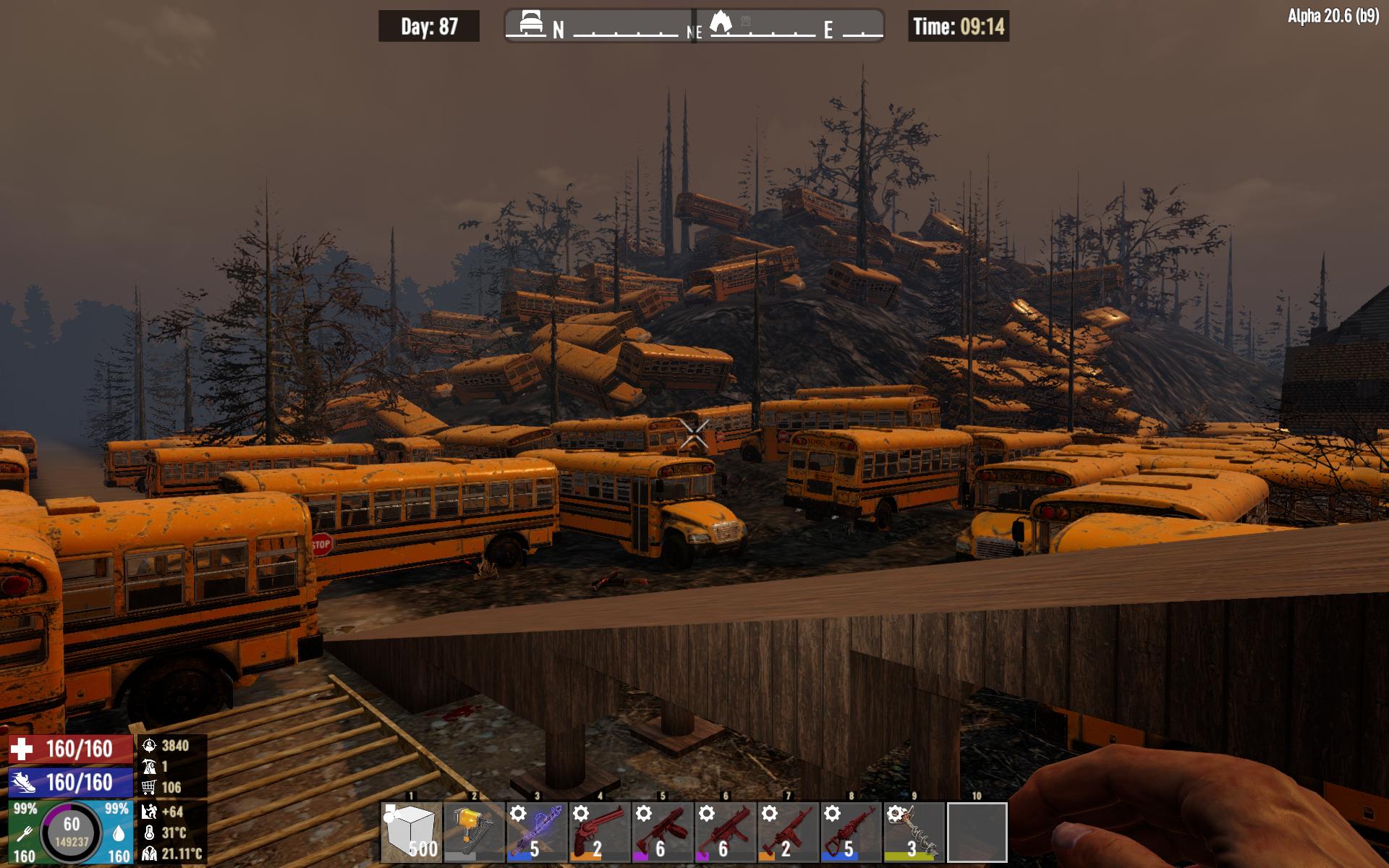Viewport: 1389px width, 868px height.
Task: Equip the red revolver in slot 4
Action: (x=600, y=832)
